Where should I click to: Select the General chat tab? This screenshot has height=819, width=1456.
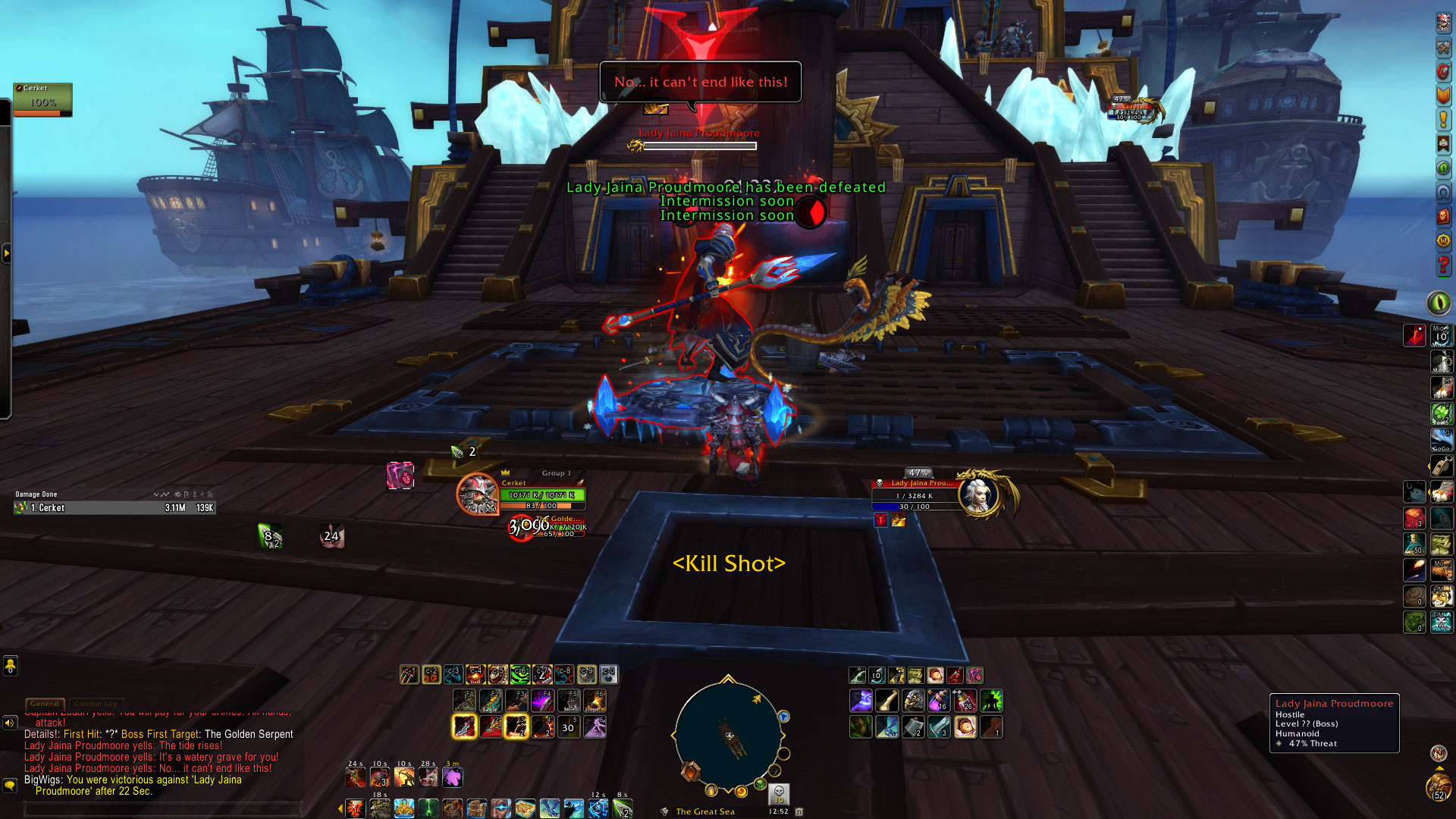click(x=45, y=704)
